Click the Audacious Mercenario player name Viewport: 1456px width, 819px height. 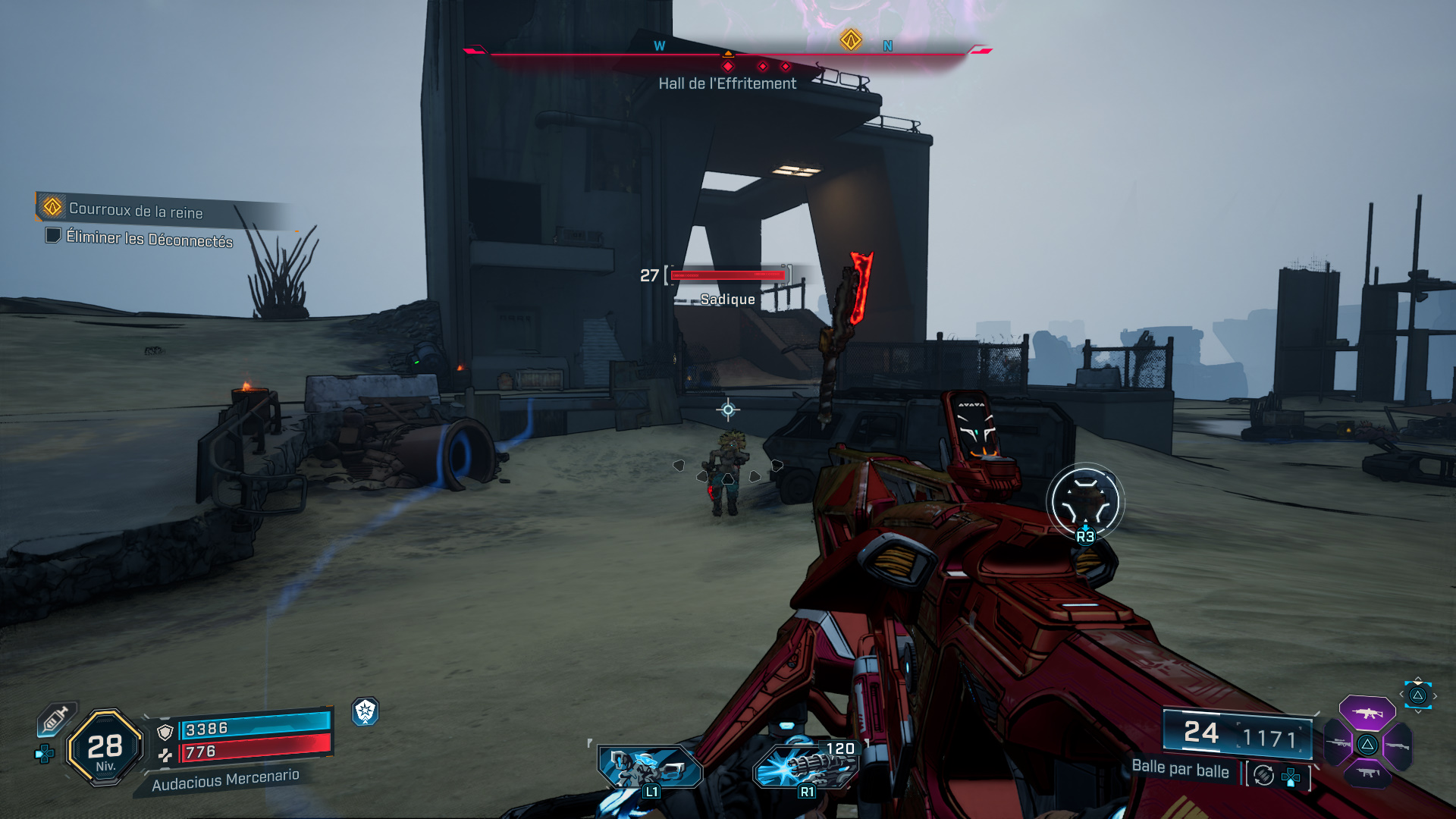225,780
